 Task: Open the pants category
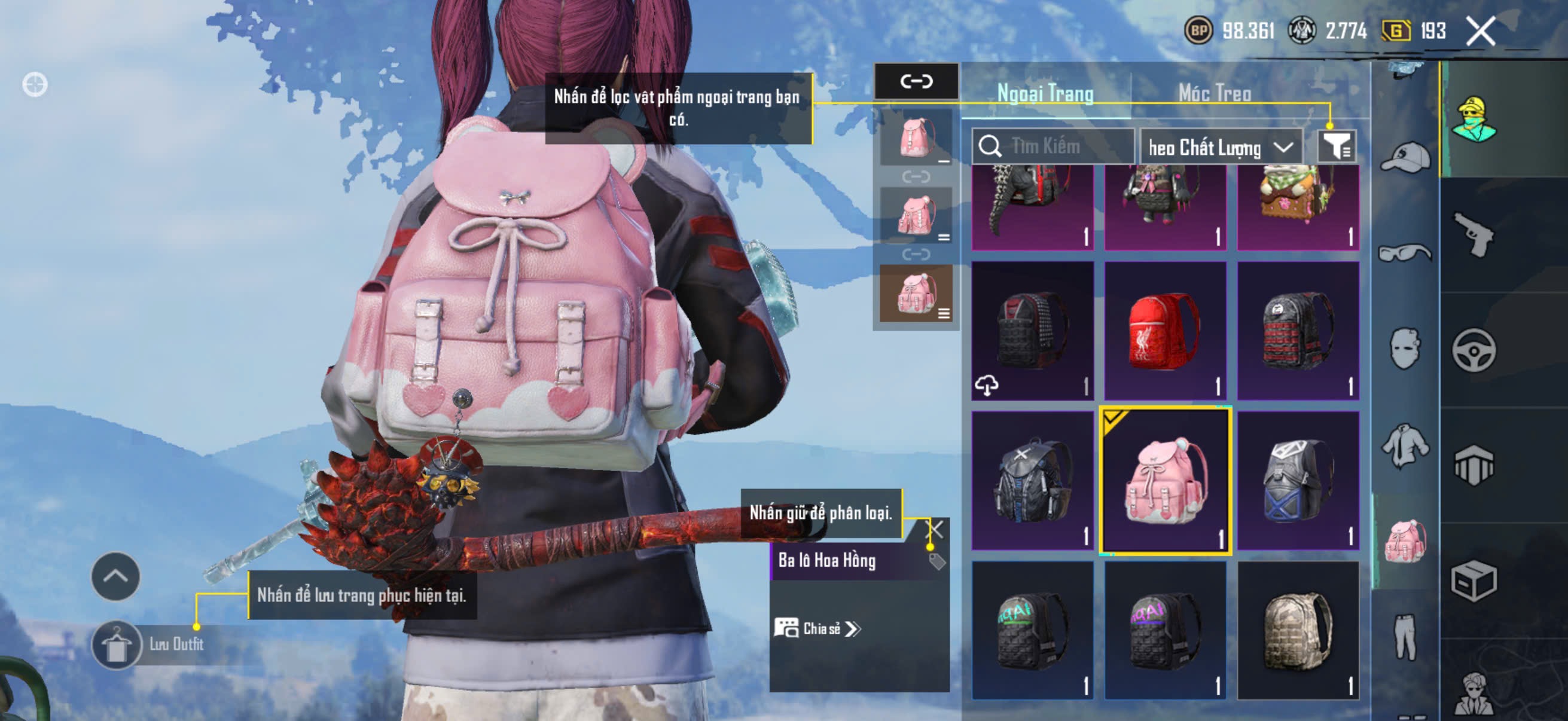pyautogui.click(x=1405, y=637)
